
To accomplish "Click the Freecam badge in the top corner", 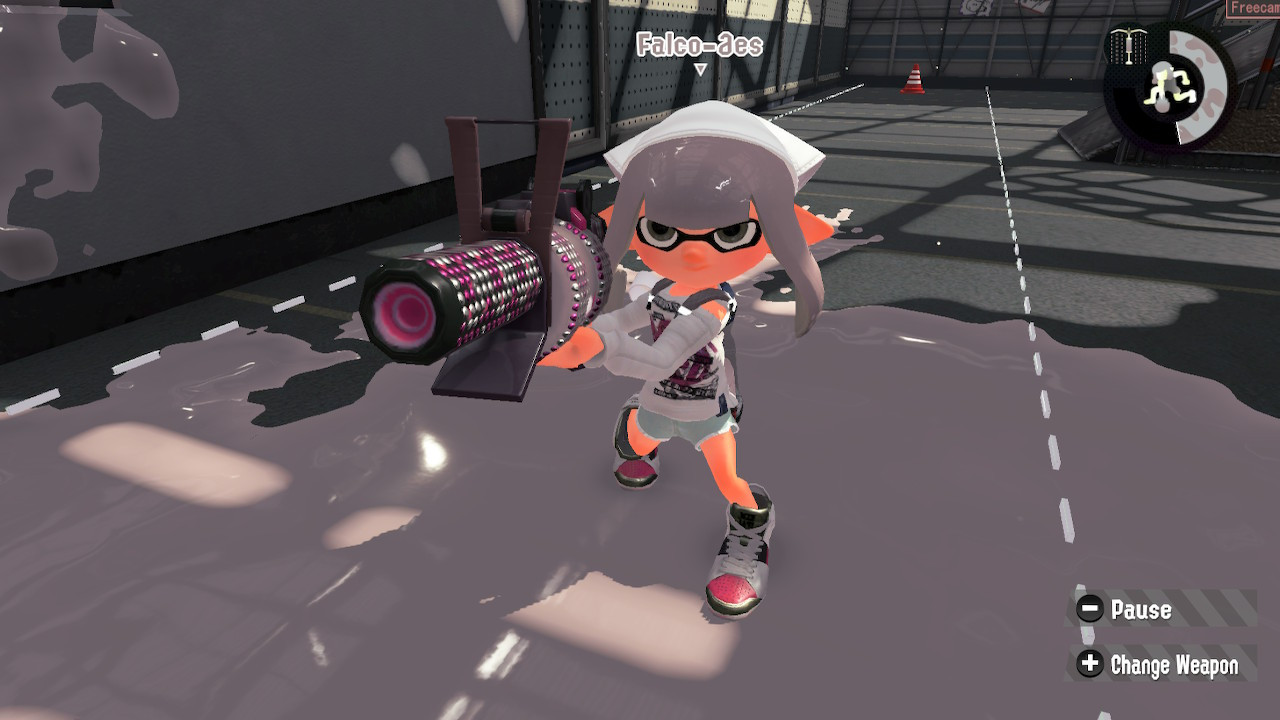I will coord(1255,8).
